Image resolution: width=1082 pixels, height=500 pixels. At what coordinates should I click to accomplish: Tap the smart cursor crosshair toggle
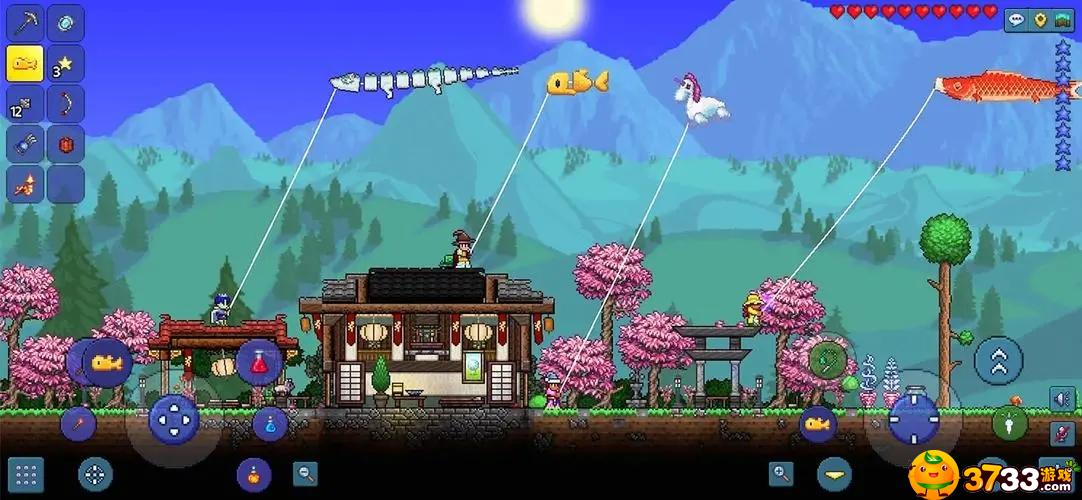[95, 474]
